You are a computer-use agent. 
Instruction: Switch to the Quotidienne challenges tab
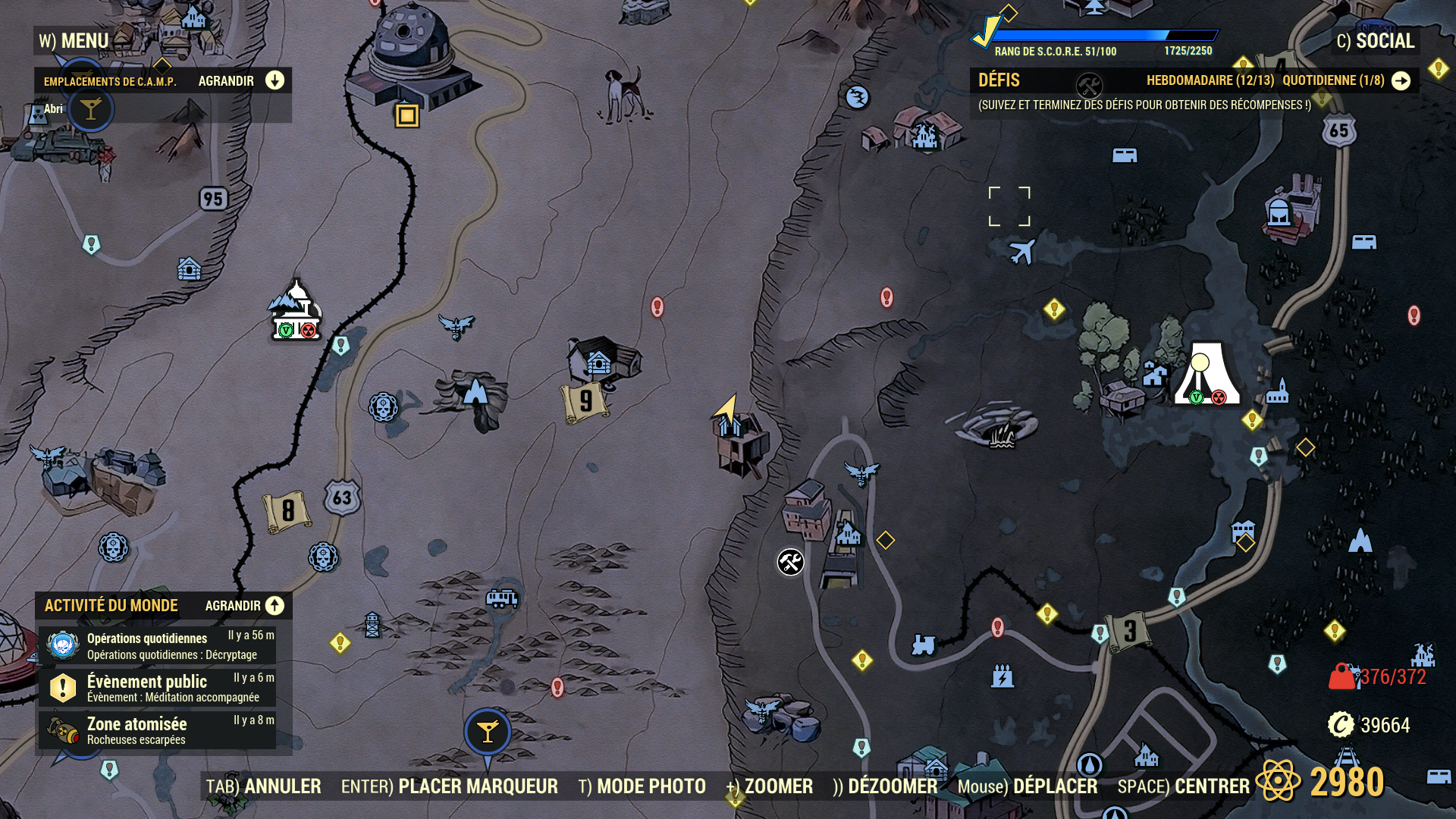click(x=1333, y=80)
